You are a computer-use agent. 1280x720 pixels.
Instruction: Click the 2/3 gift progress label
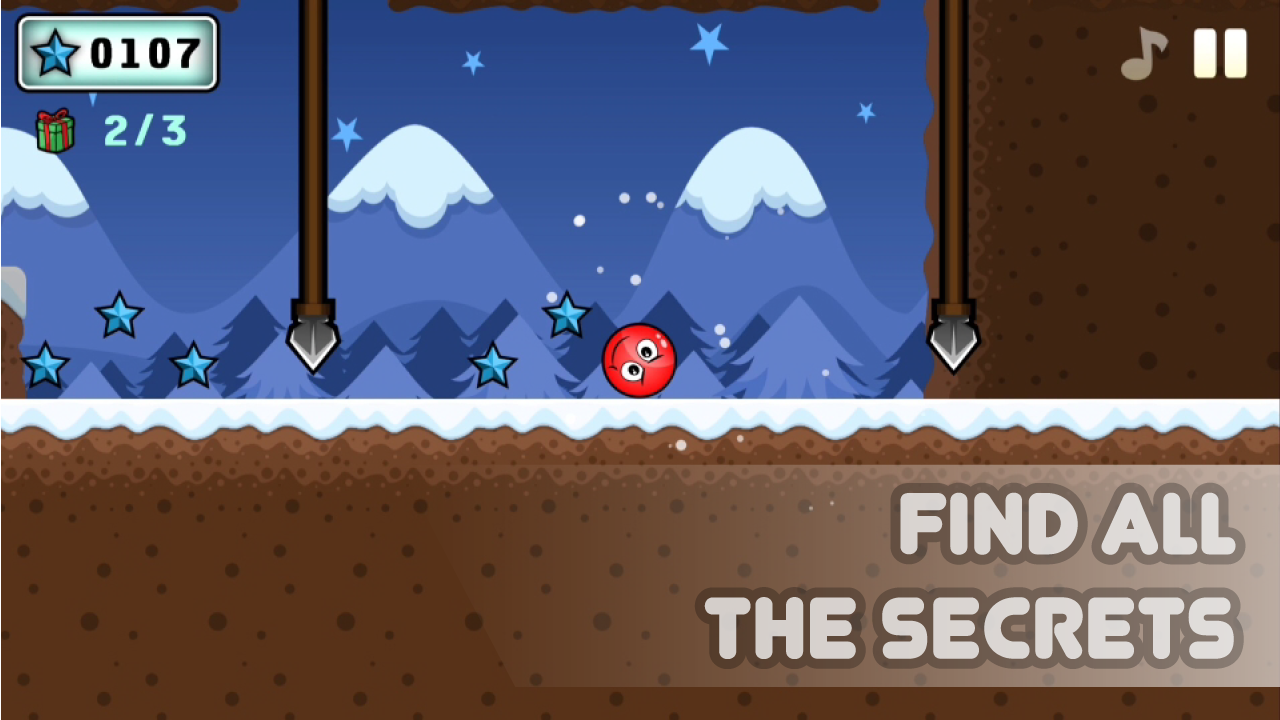(143, 131)
